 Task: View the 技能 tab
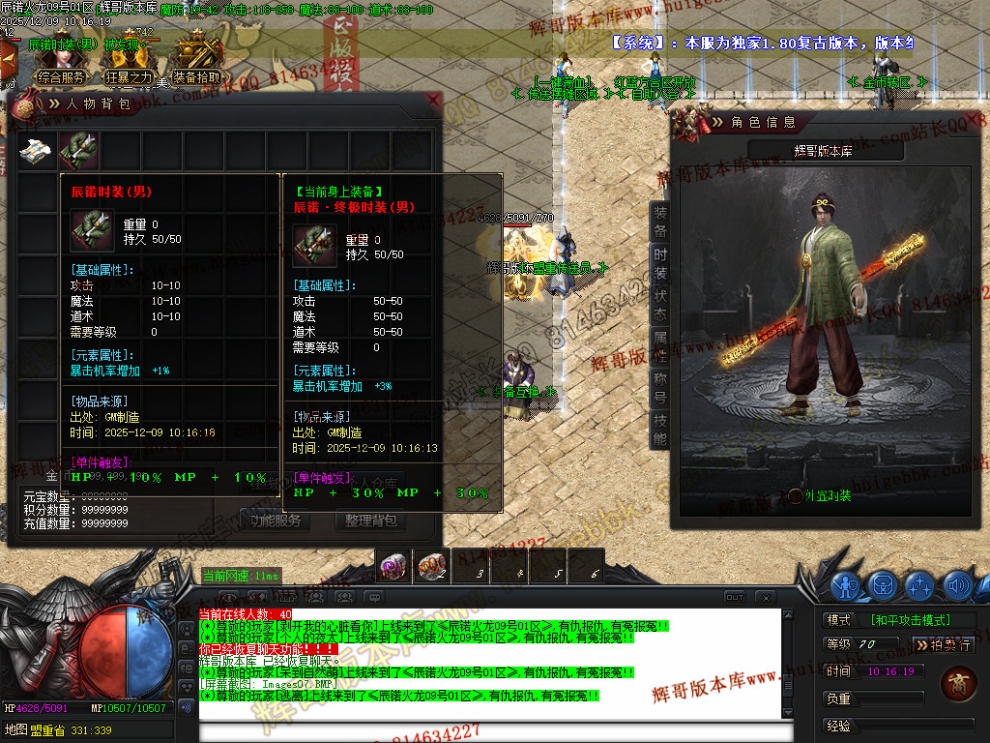pos(660,432)
